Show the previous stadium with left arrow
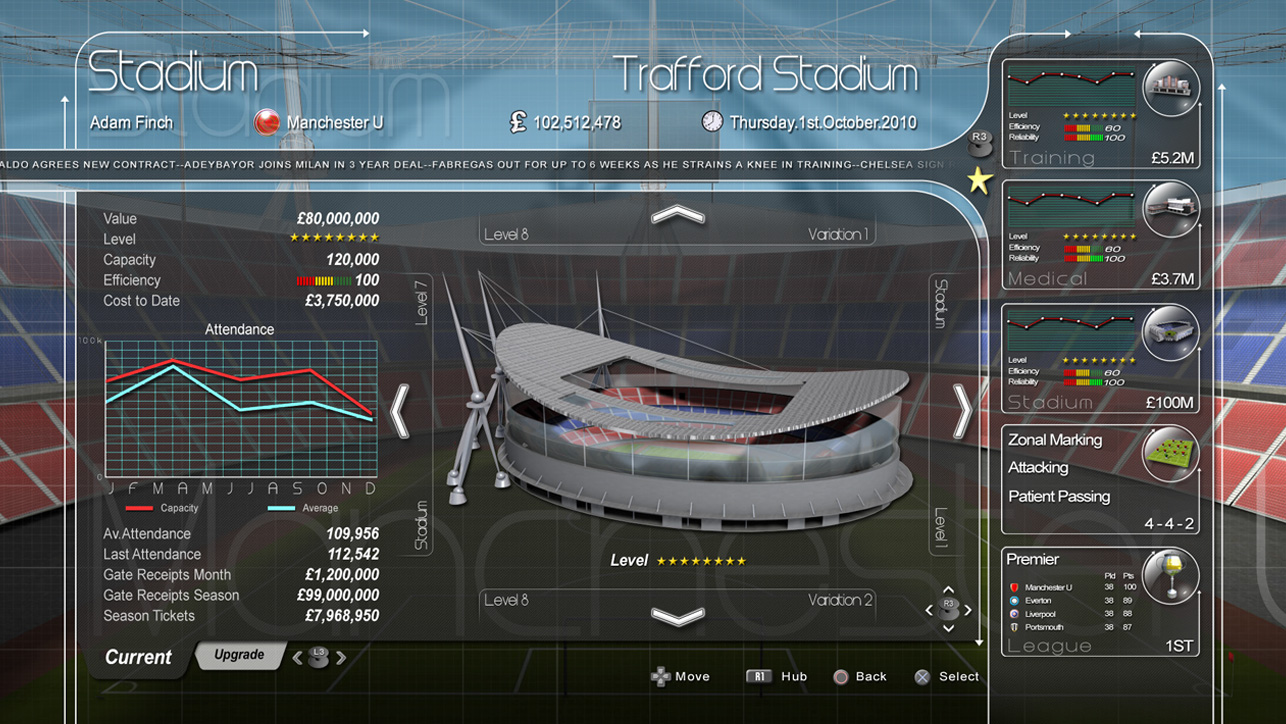This screenshot has height=724, width=1286. click(400, 411)
